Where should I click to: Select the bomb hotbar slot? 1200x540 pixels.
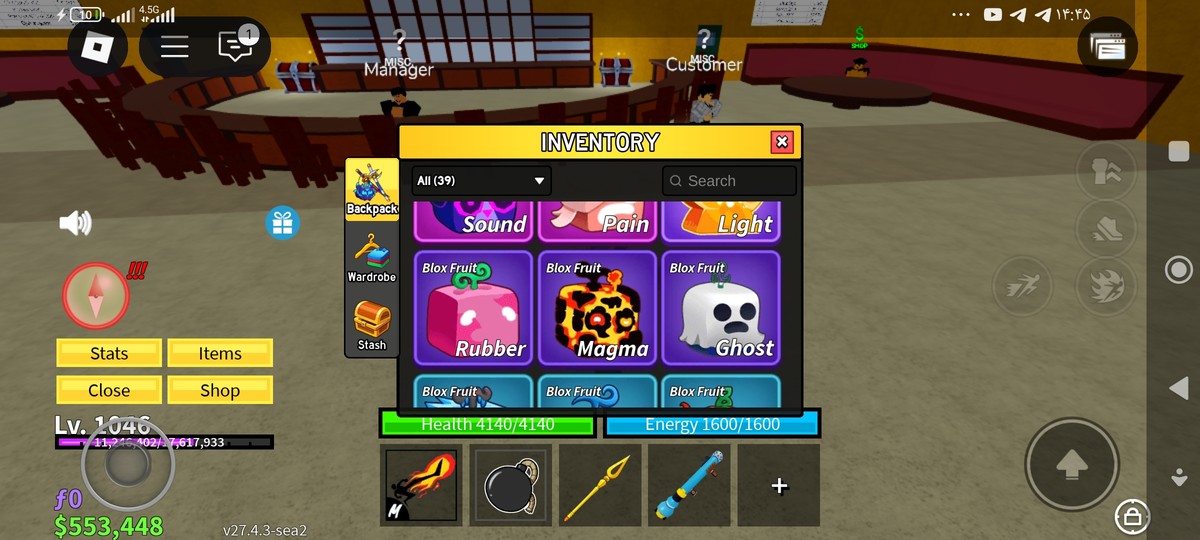tap(510, 485)
